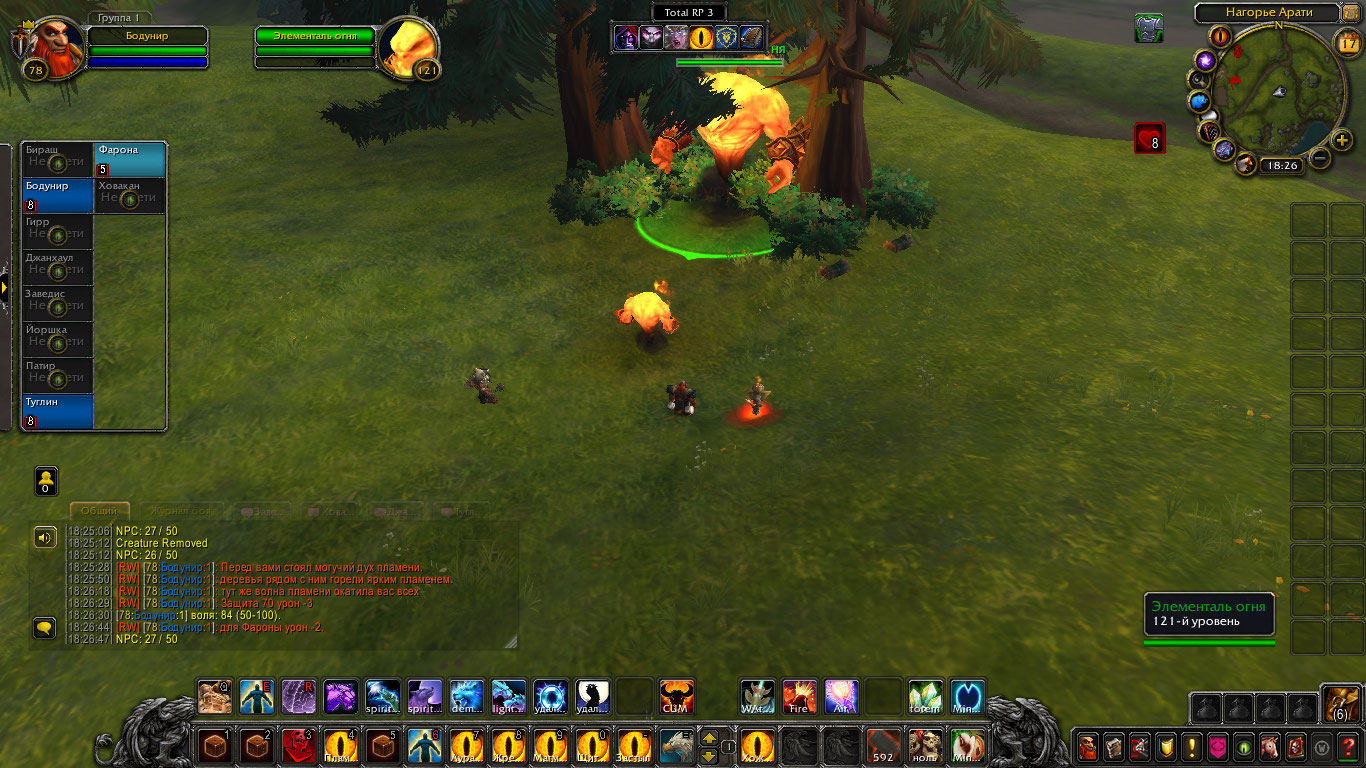
Task: Activate the griffon mount action slot
Action: tap(676, 746)
